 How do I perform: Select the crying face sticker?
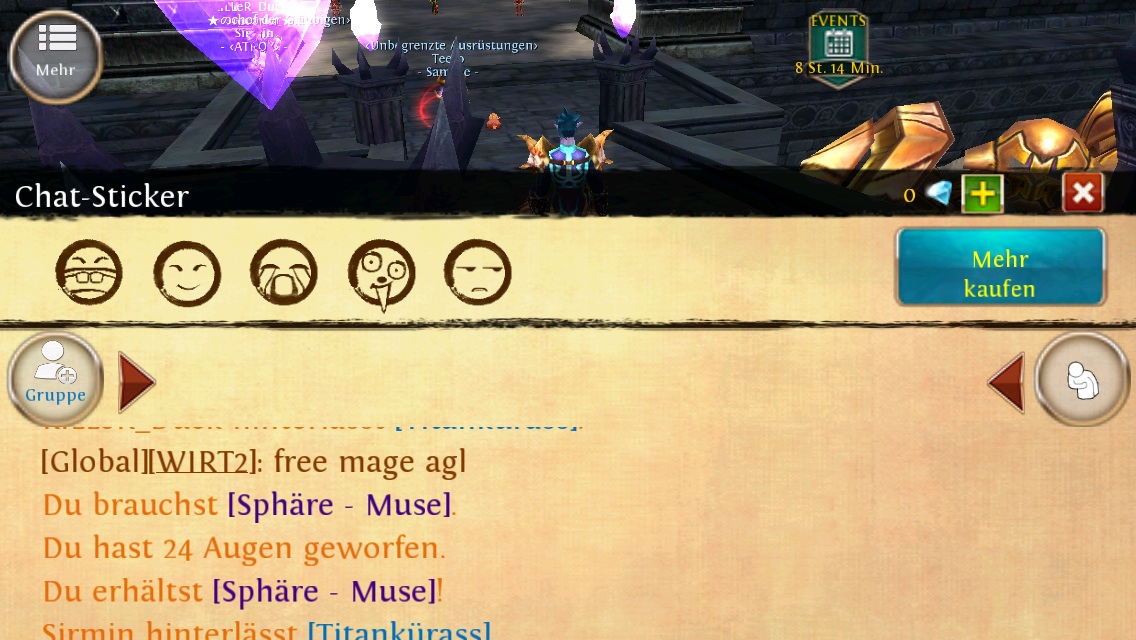coord(284,273)
